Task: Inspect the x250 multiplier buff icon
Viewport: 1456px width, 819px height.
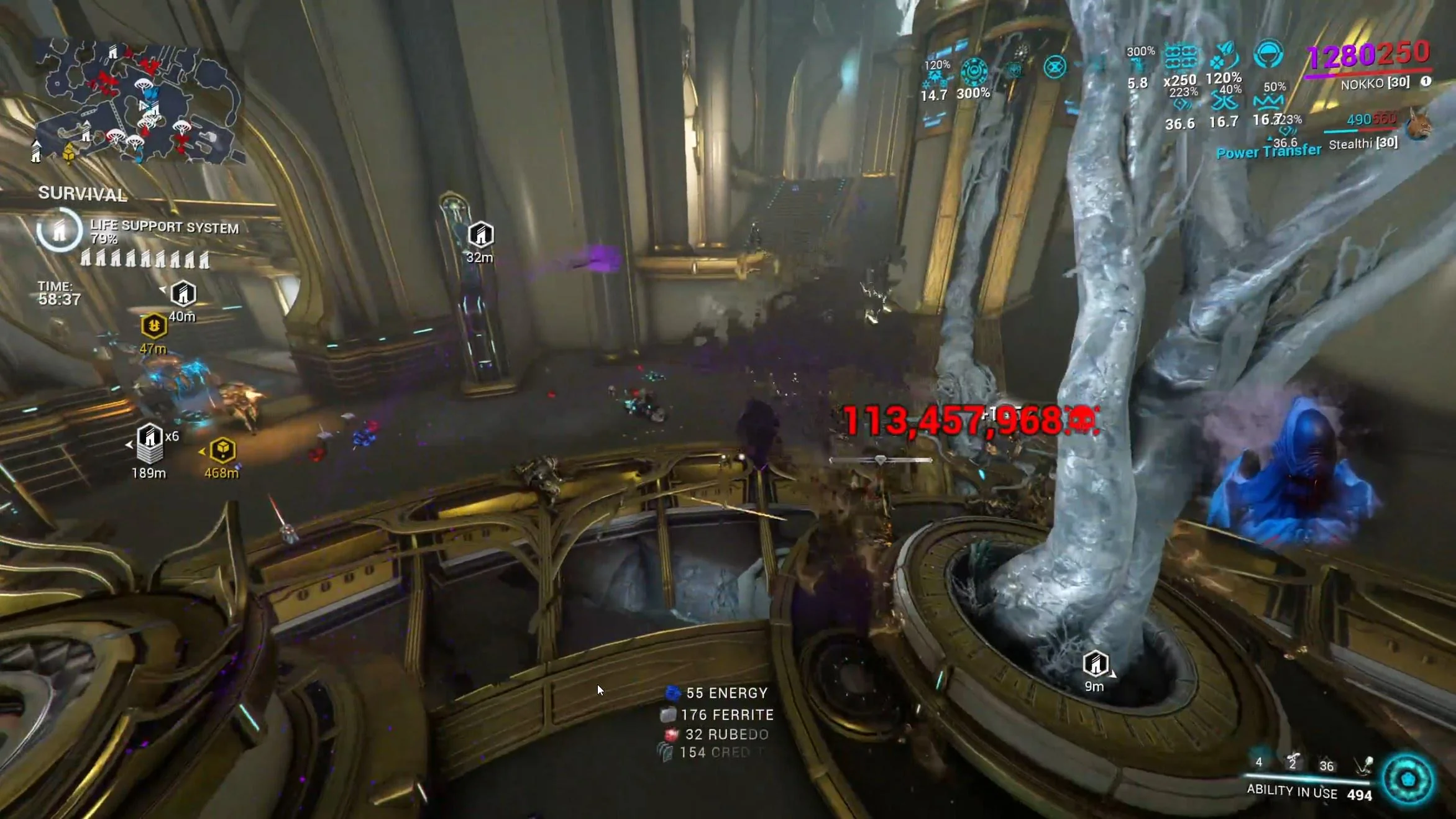Action: click(1180, 58)
